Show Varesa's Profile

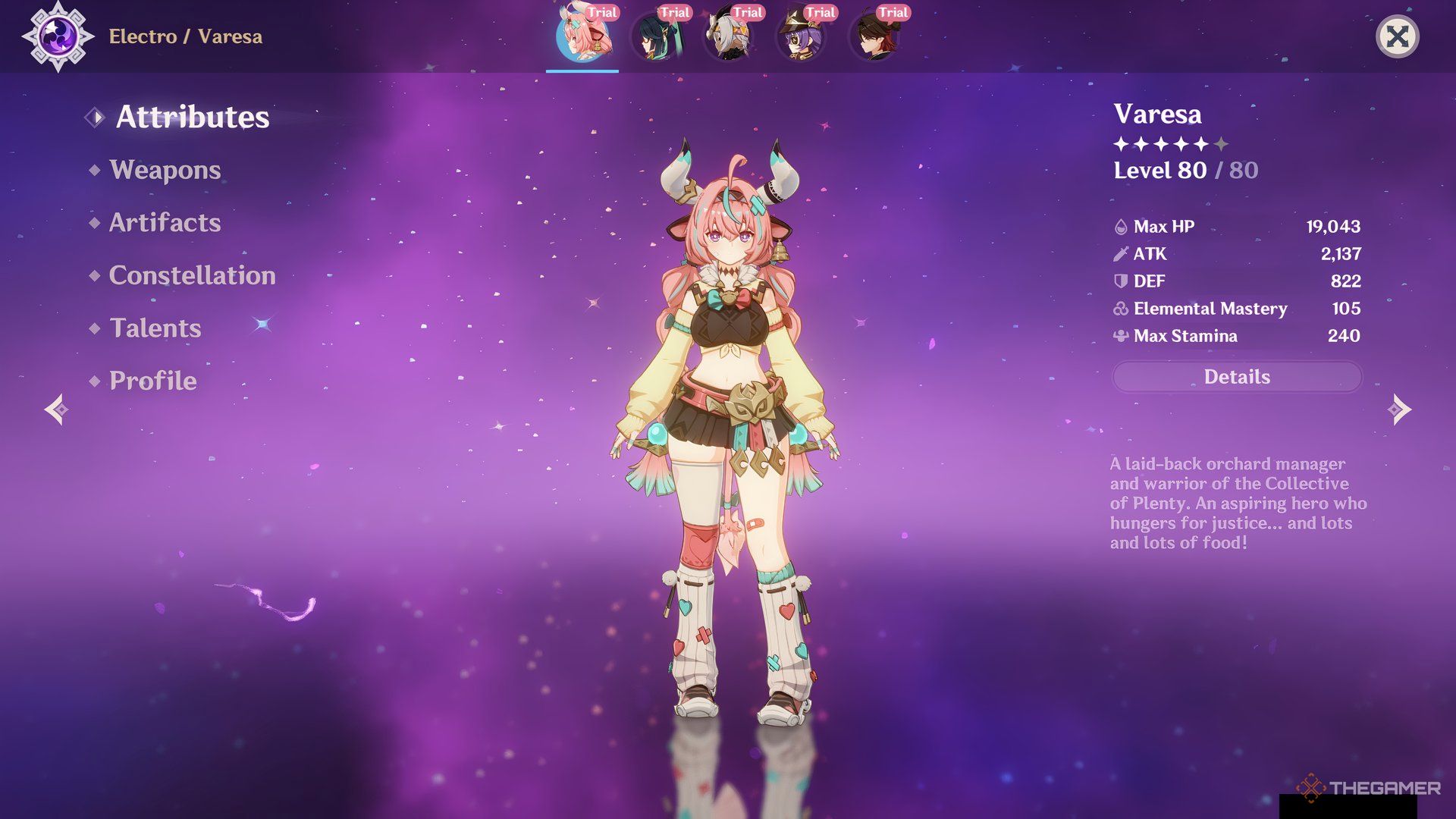(152, 381)
